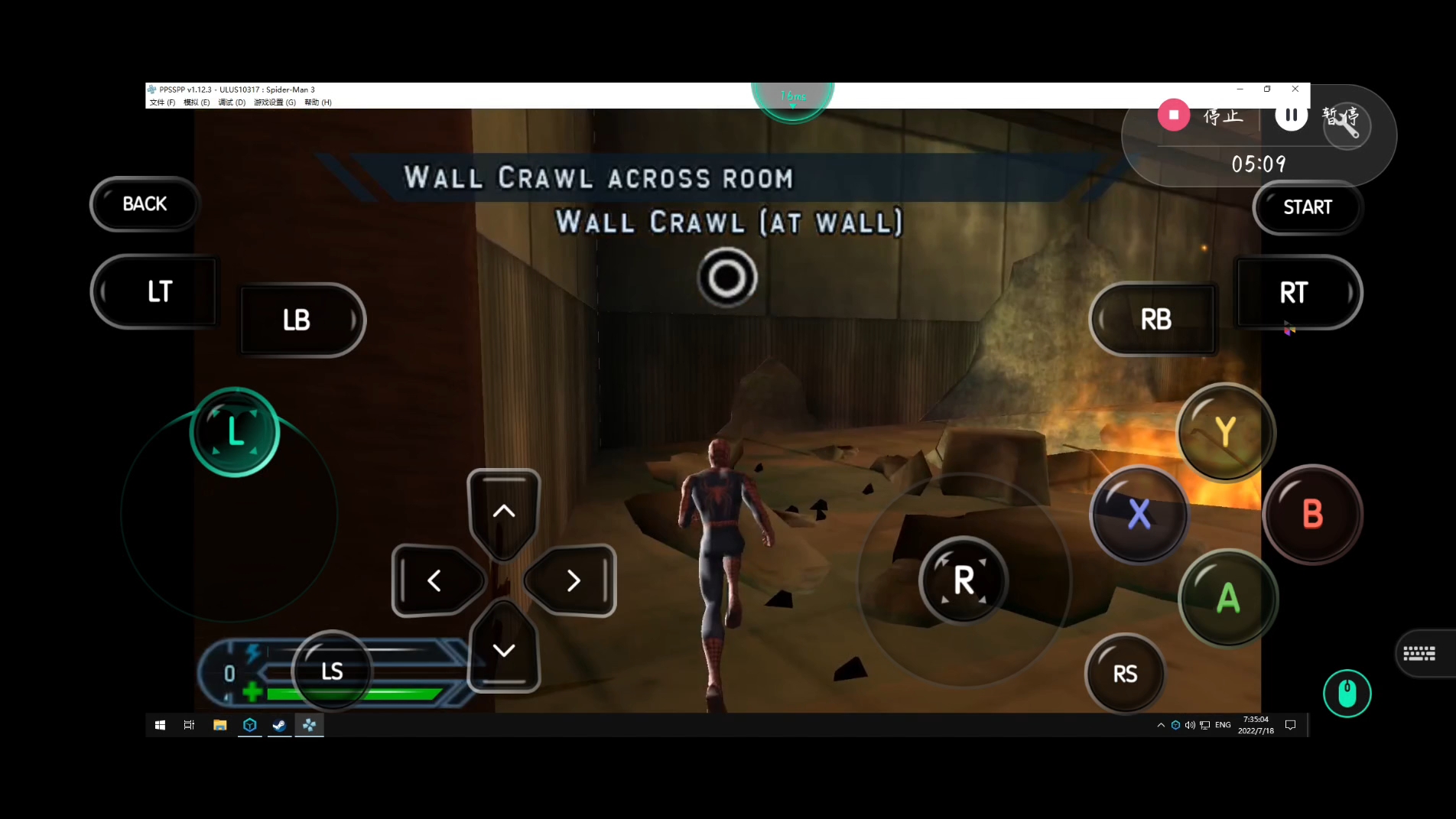Tap the LS stick-click button
The width and height of the screenshot is (1456, 819).
[332, 671]
